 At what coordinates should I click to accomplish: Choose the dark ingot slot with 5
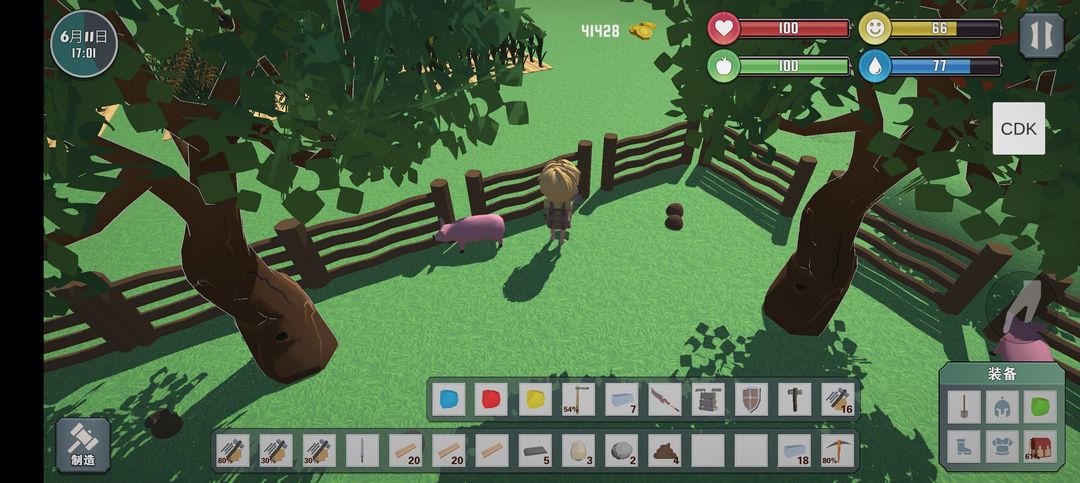pyautogui.click(x=535, y=451)
